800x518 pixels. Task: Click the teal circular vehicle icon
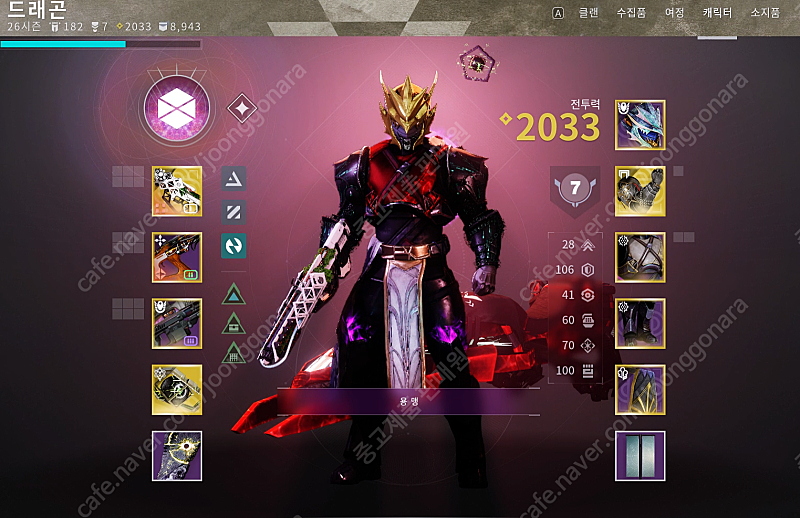tap(234, 245)
